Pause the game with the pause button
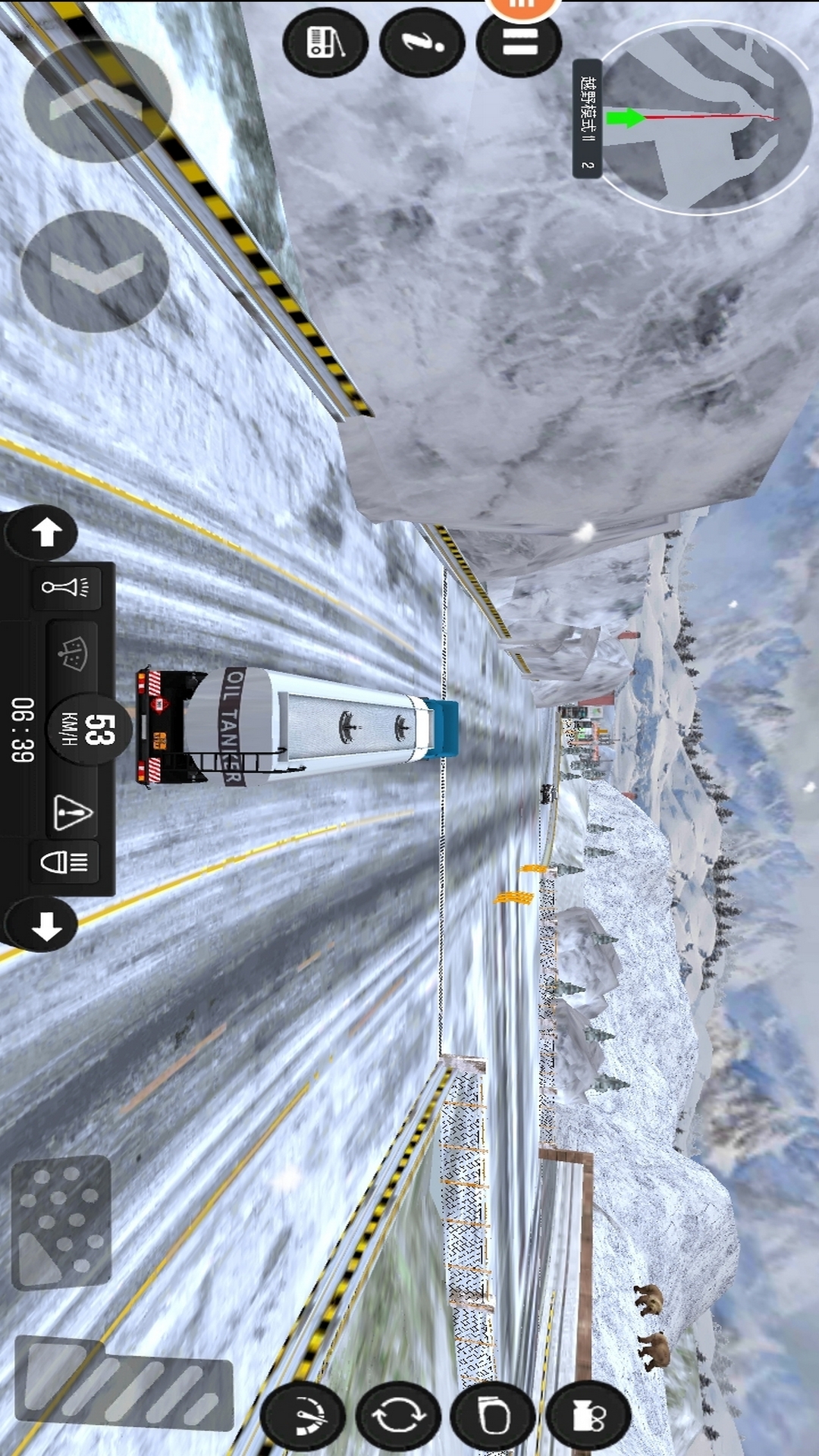 (x=519, y=43)
